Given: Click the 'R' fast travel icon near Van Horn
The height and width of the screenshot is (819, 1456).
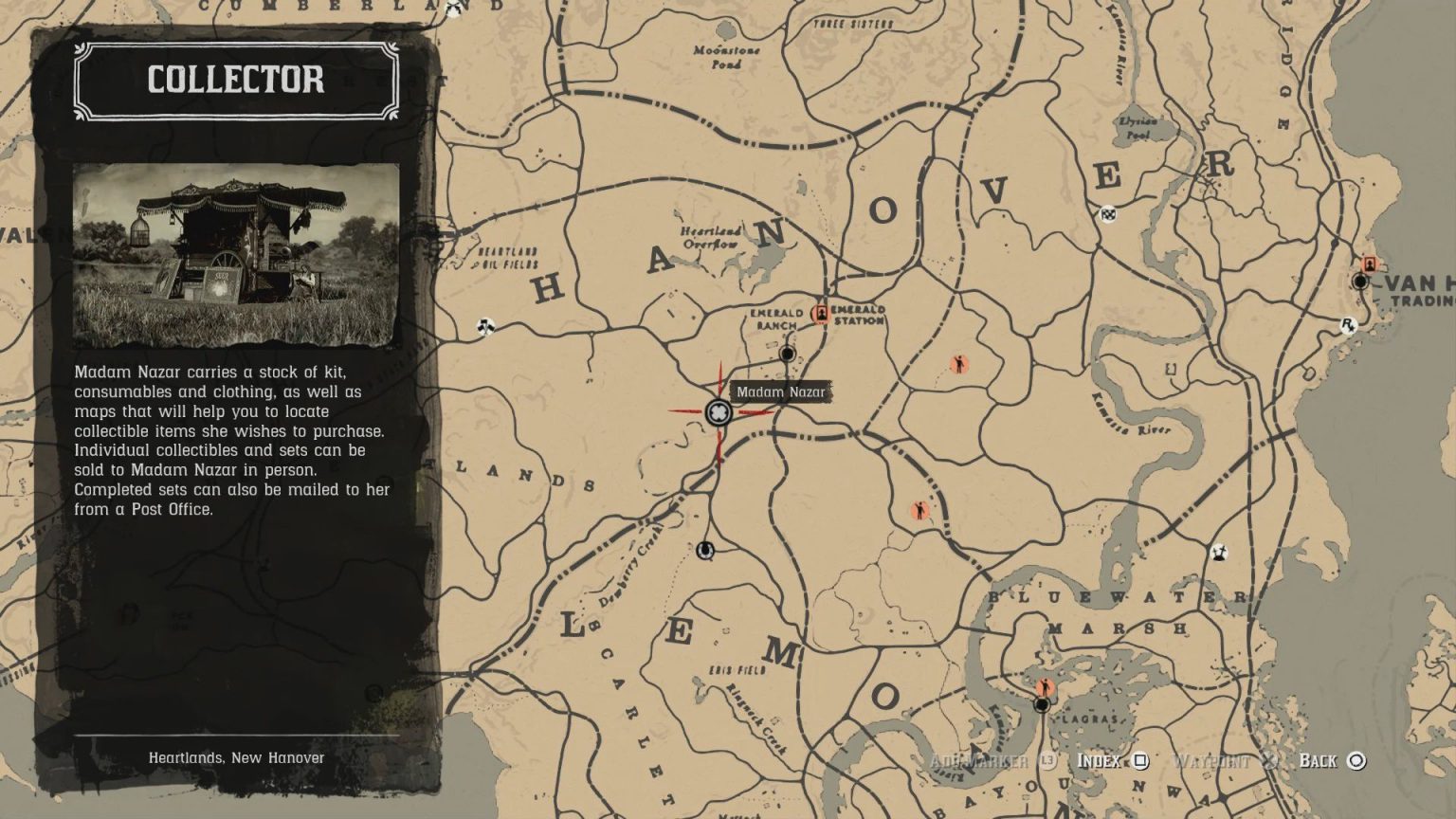Looking at the screenshot, I should pyautogui.click(x=1347, y=324).
